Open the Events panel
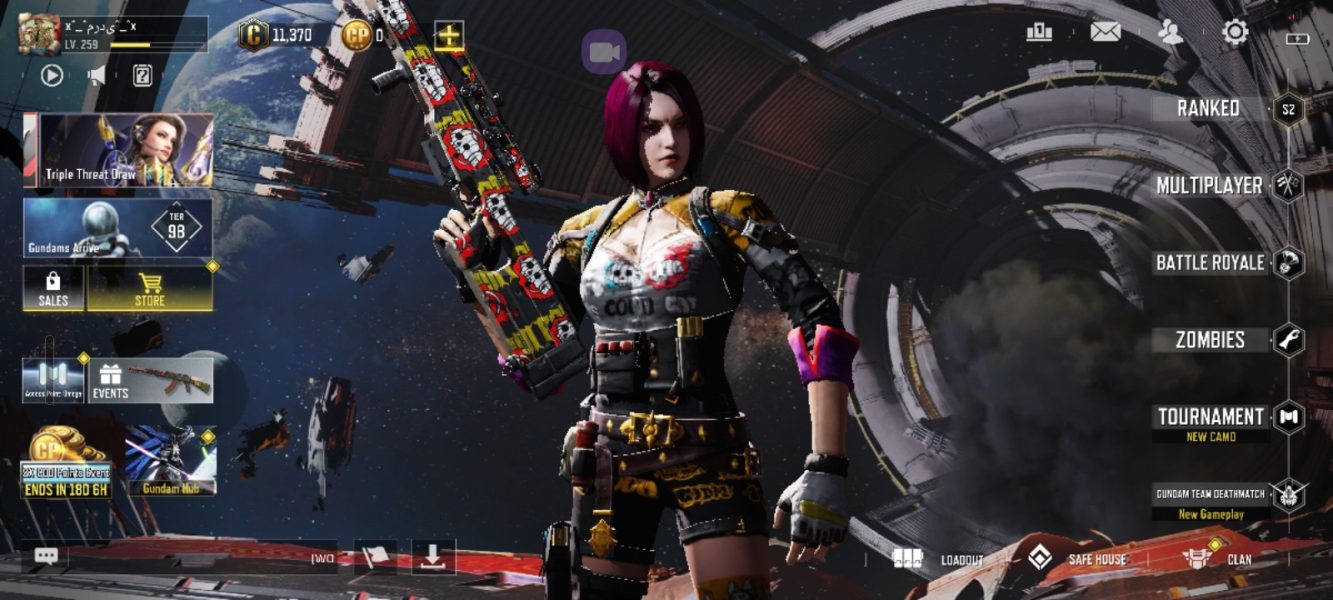 click(x=151, y=380)
